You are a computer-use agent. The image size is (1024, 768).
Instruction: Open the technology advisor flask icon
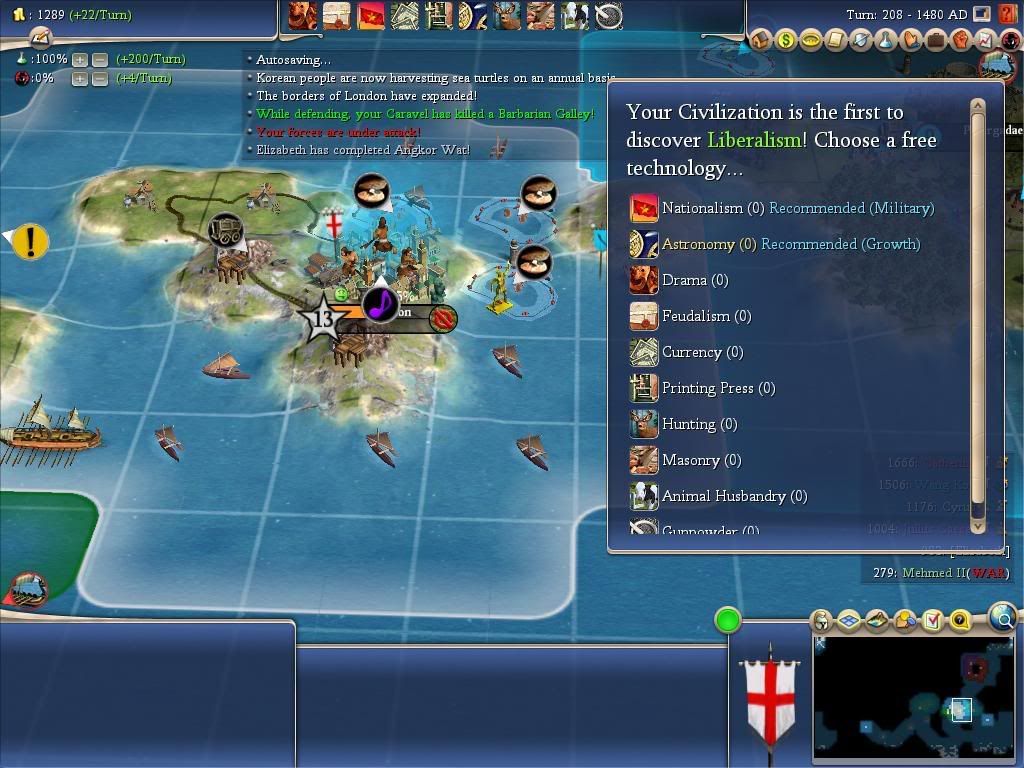click(x=885, y=40)
